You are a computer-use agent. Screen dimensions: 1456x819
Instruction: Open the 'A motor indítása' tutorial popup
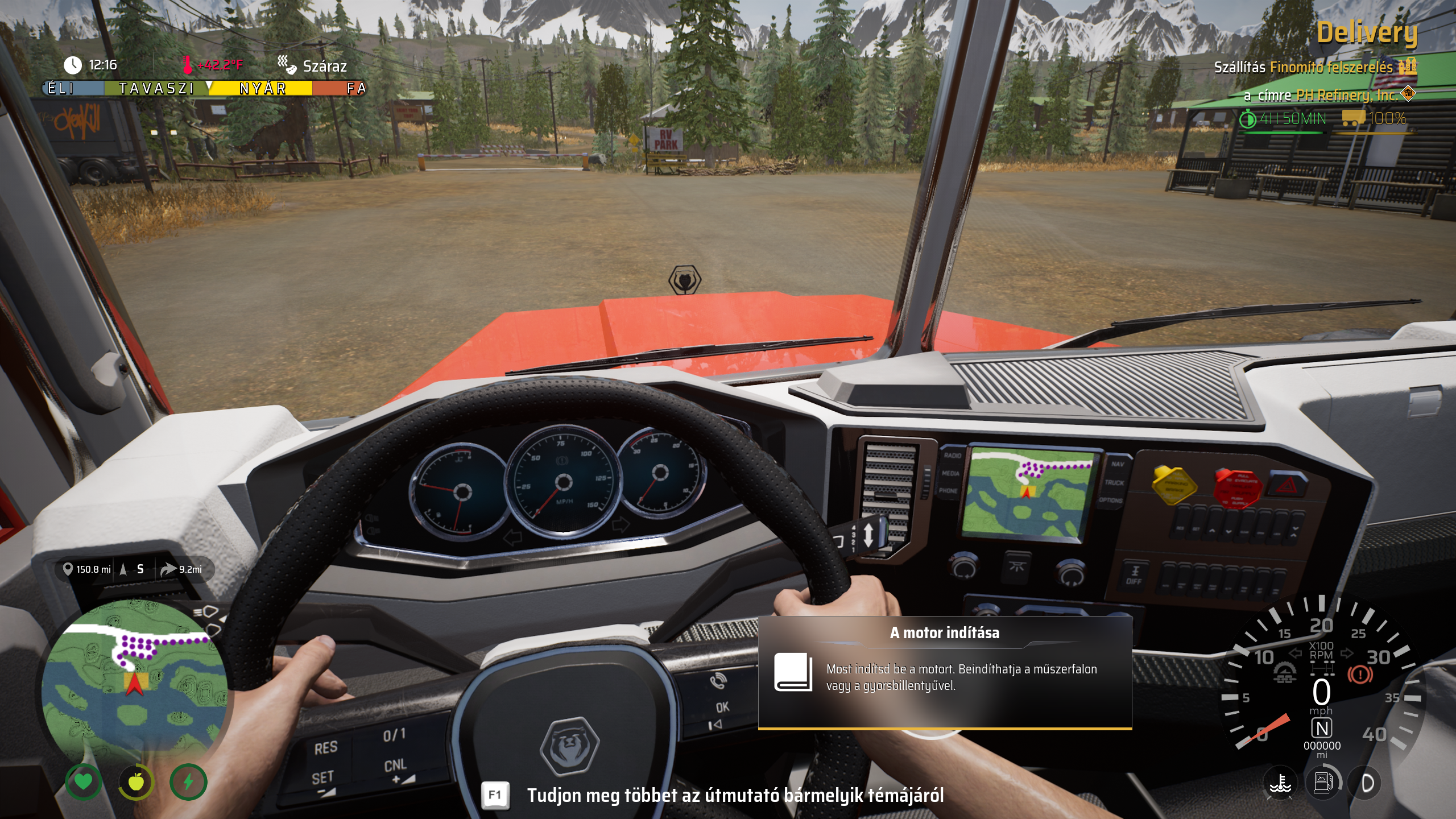(x=945, y=672)
